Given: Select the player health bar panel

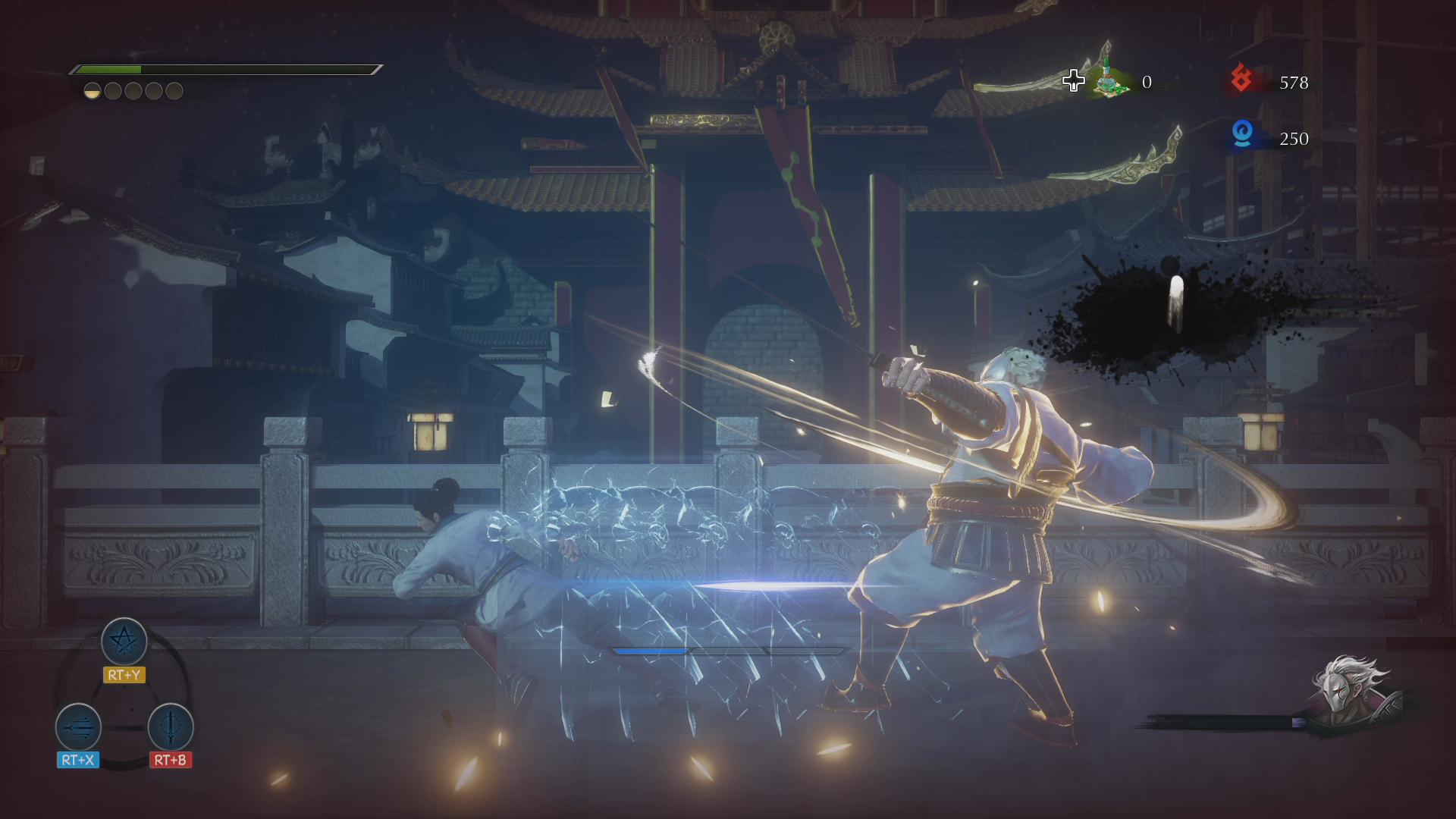Looking at the screenshot, I should (225, 70).
